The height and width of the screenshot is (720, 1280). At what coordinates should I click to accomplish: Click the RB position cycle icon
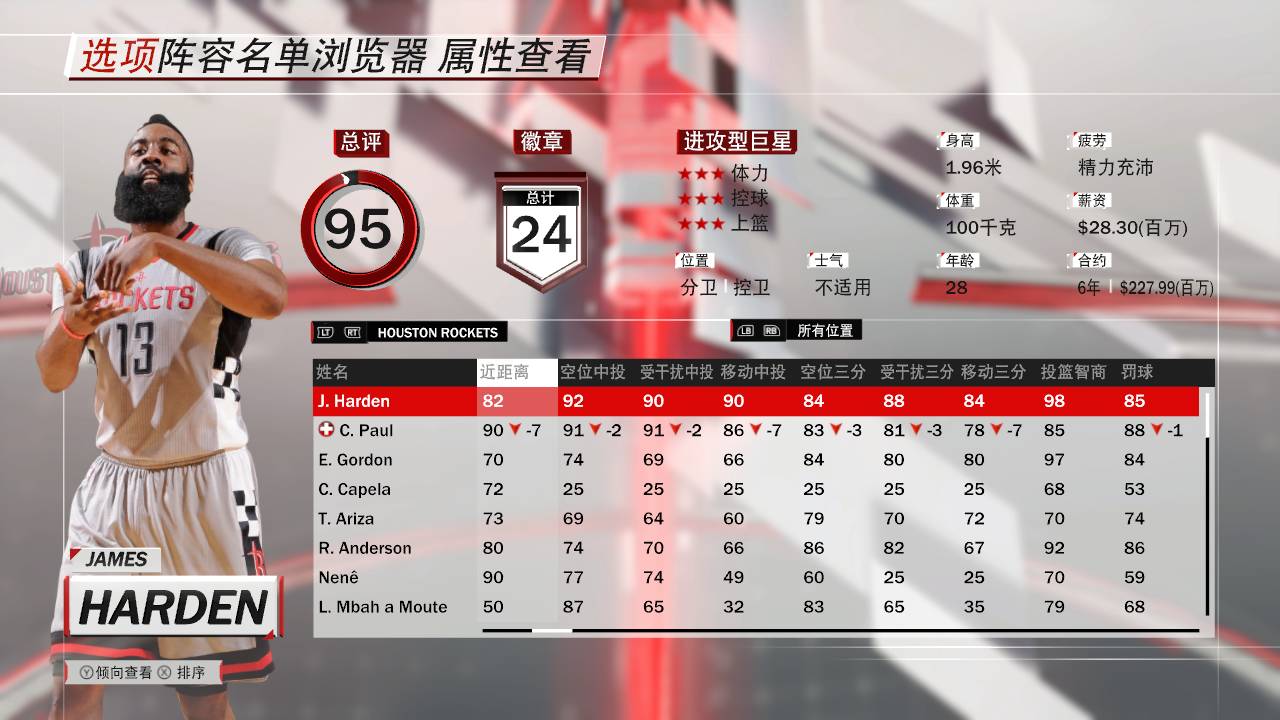pyautogui.click(x=774, y=331)
